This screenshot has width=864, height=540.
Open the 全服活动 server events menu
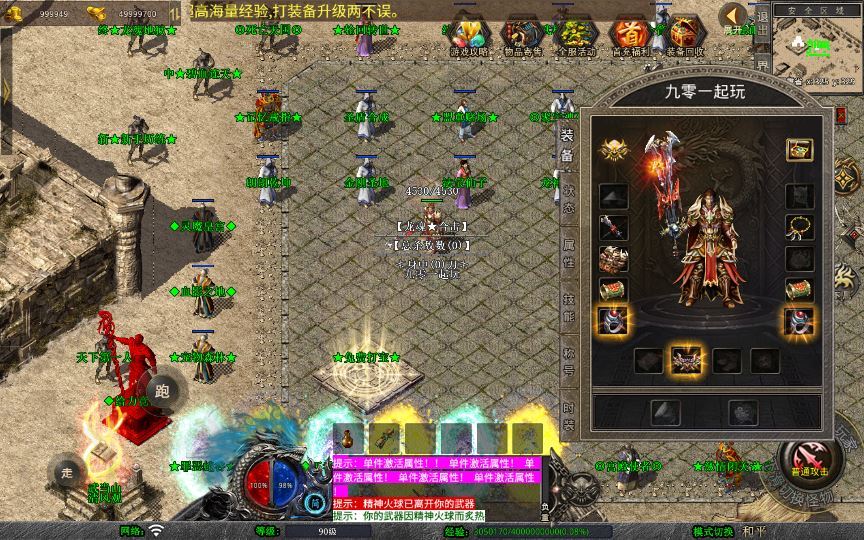576,35
